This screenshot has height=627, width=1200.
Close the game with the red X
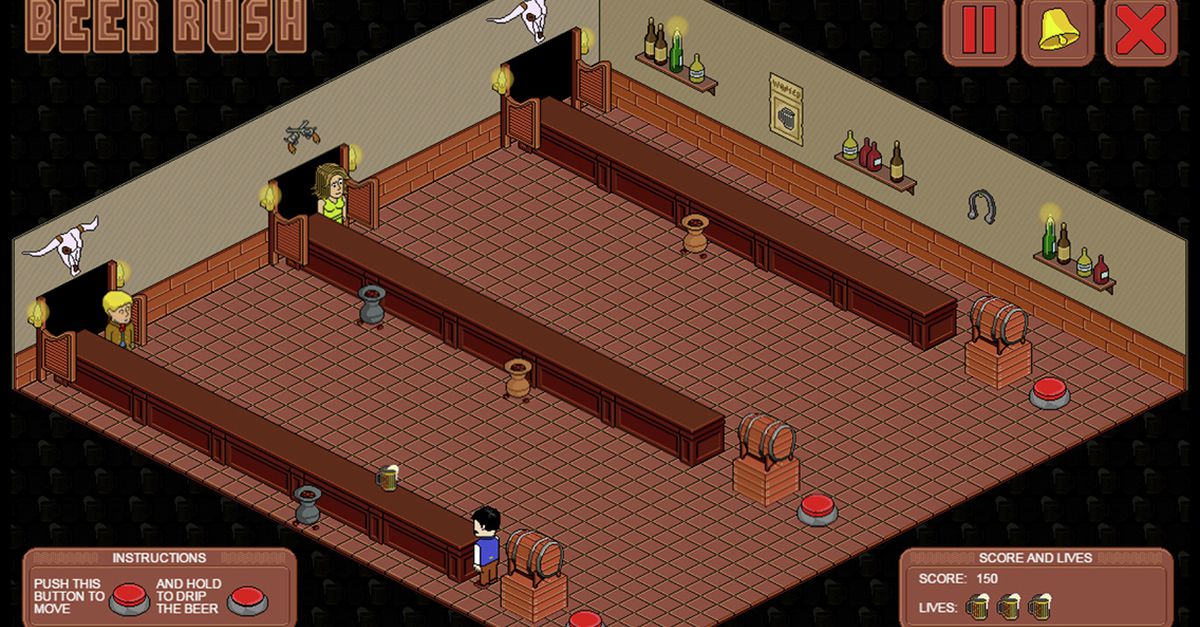click(x=1140, y=32)
